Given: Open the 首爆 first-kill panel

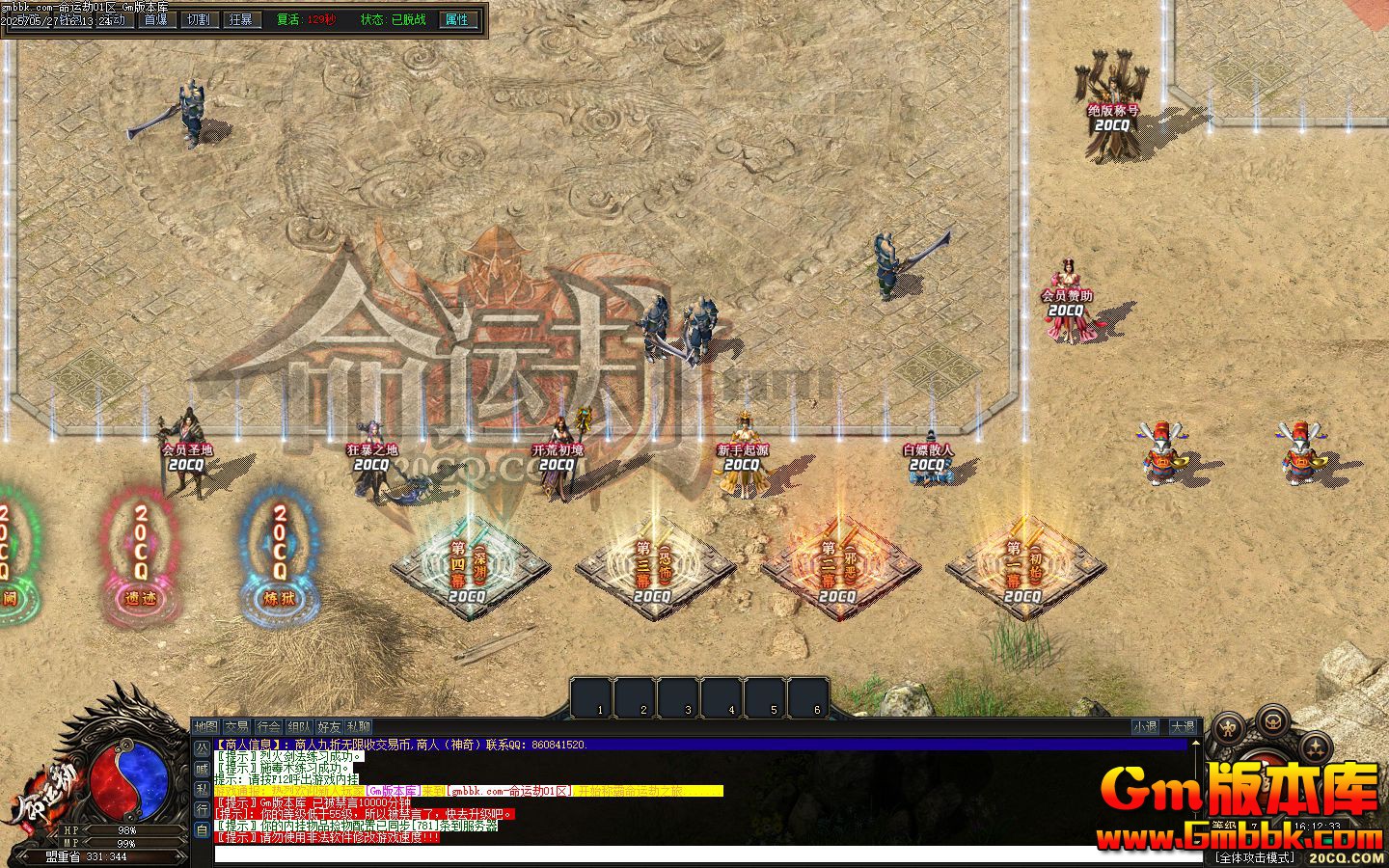Looking at the screenshot, I should [154, 19].
